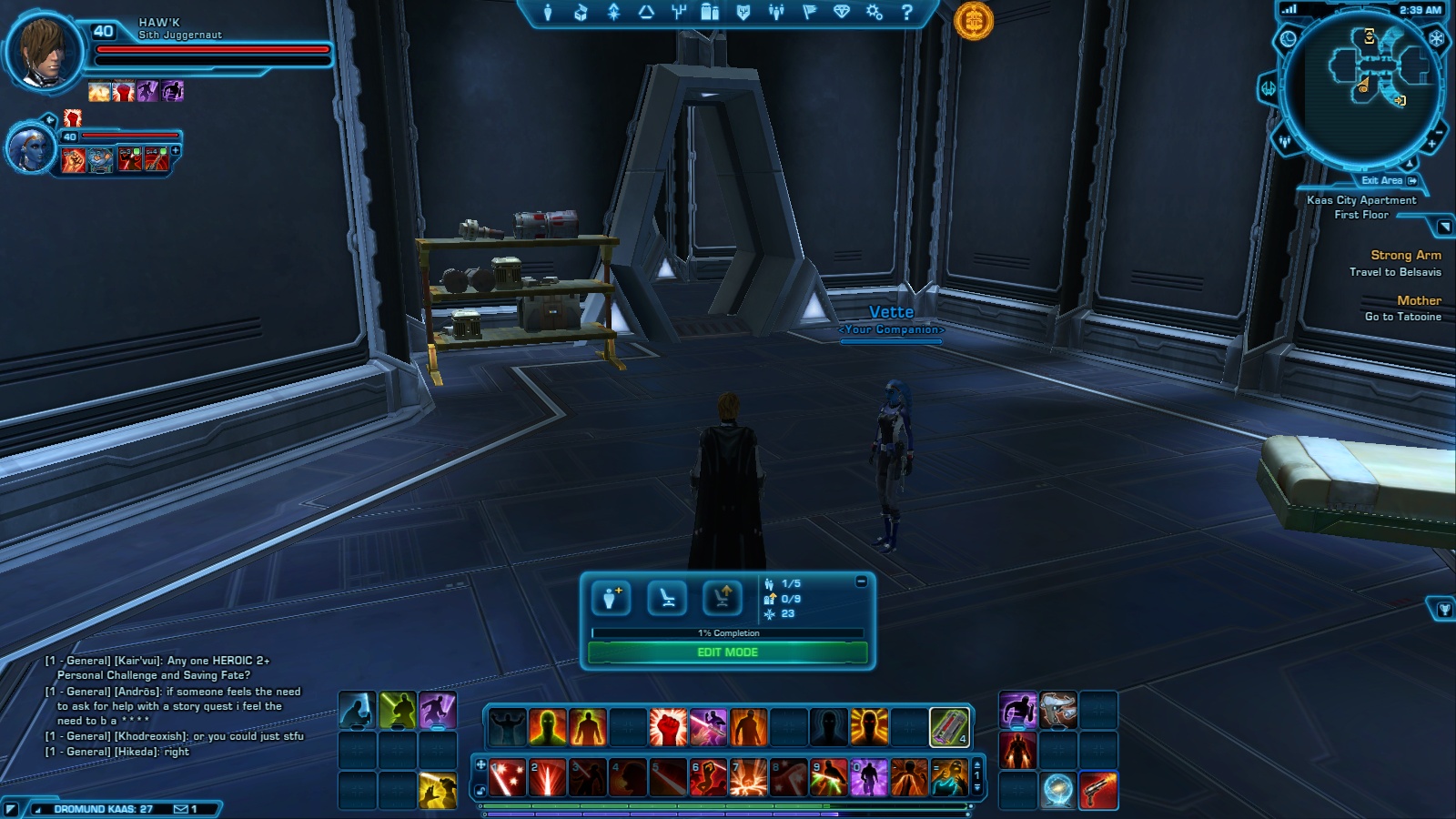Open the settings gear in top menu
Image resolution: width=1456 pixels, height=819 pixels.
(874, 13)
